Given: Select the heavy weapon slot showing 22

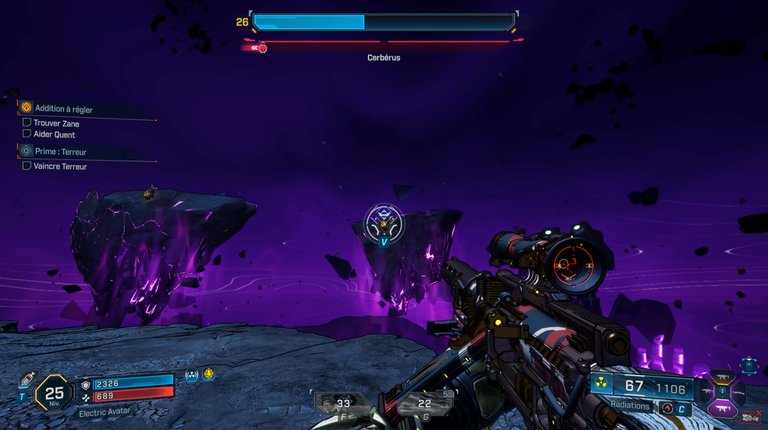Looking at the screenshot, I should 424,404.
